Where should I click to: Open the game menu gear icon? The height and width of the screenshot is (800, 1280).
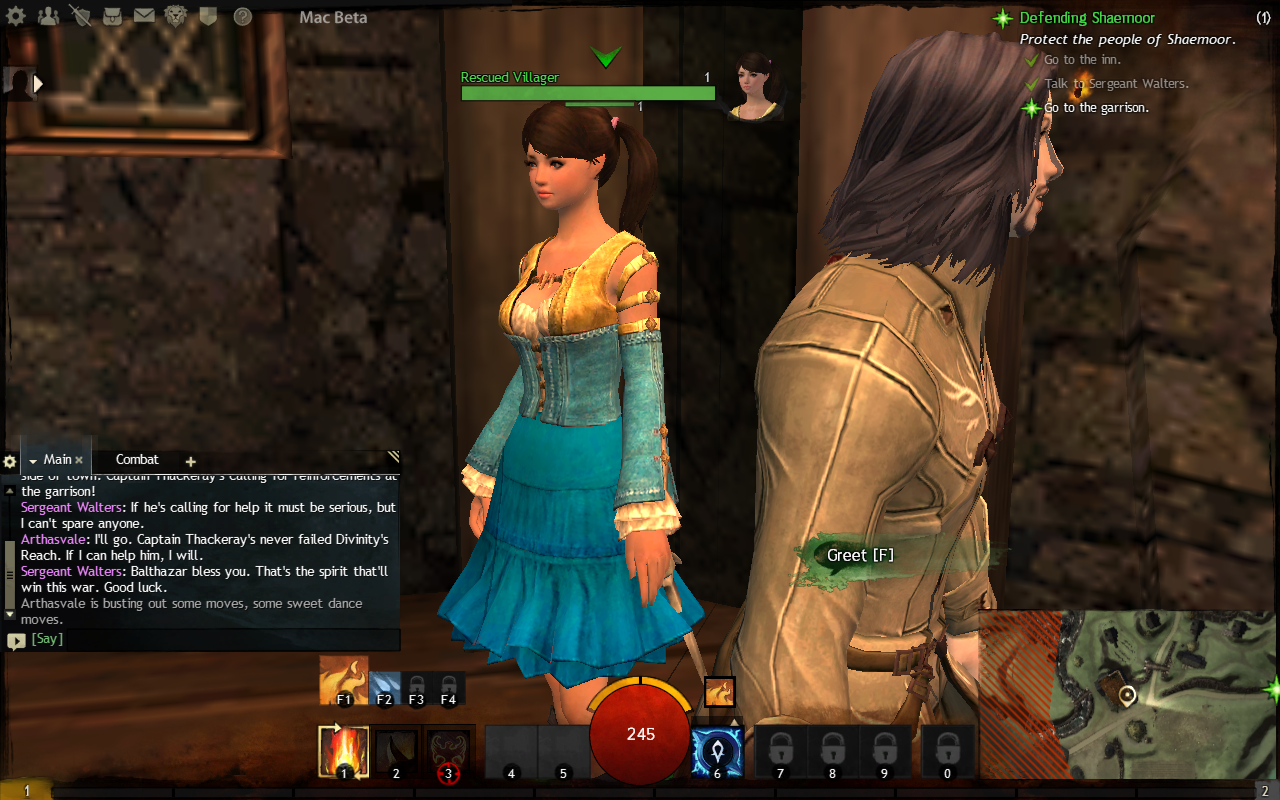pyautogui.click(x=17, y=16)
